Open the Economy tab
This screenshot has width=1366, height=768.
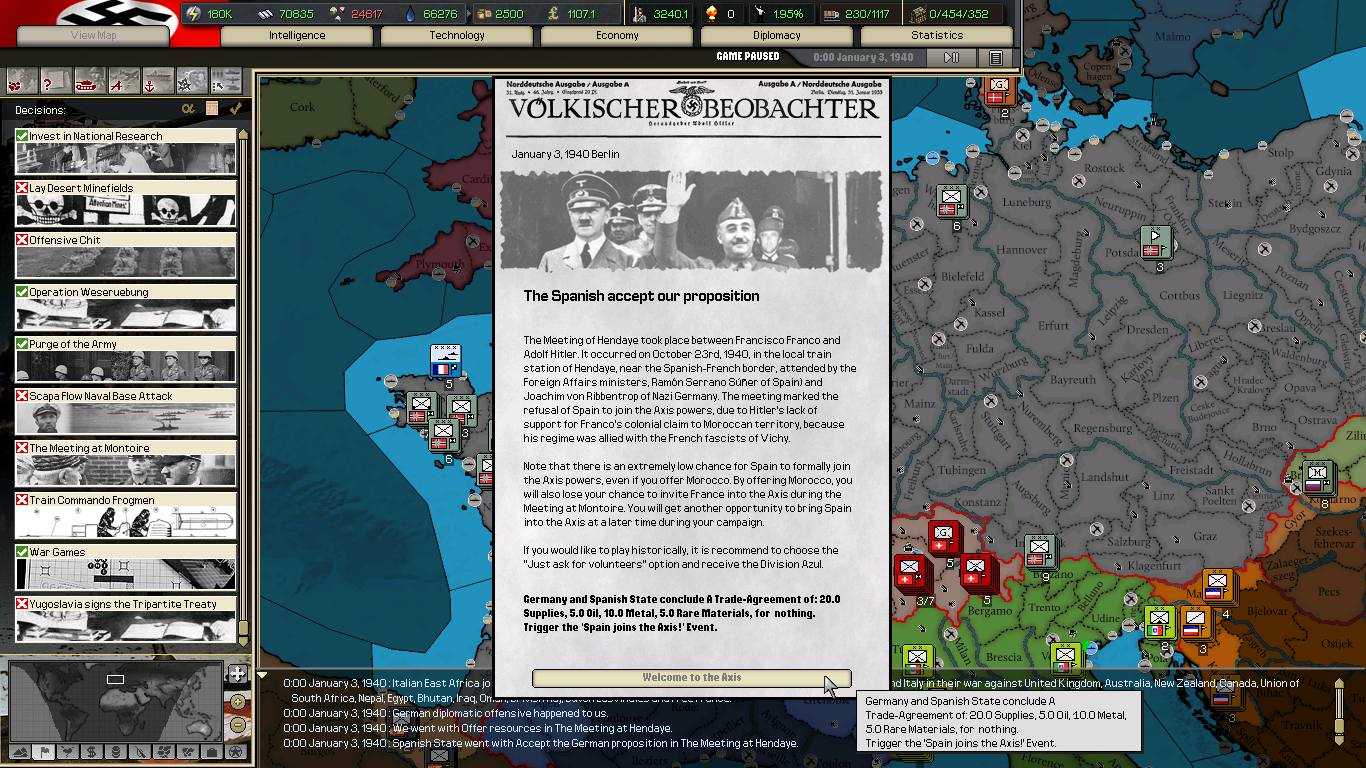click(617, 36)
